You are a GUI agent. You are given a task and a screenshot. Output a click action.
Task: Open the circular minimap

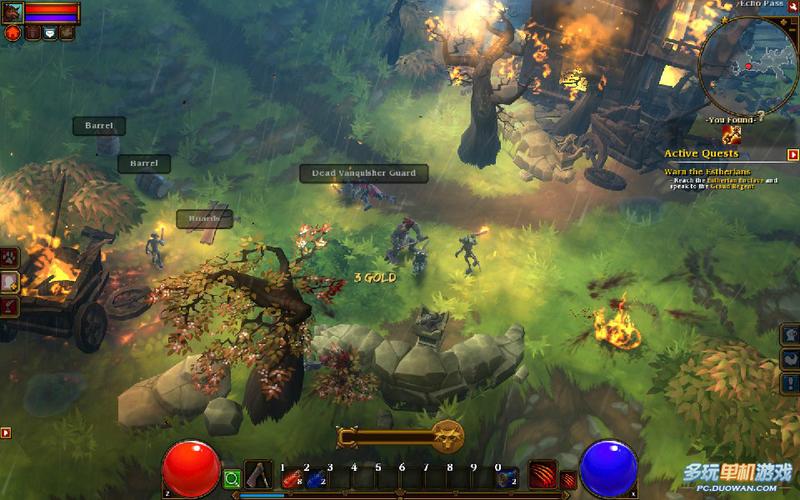(748, 63)
